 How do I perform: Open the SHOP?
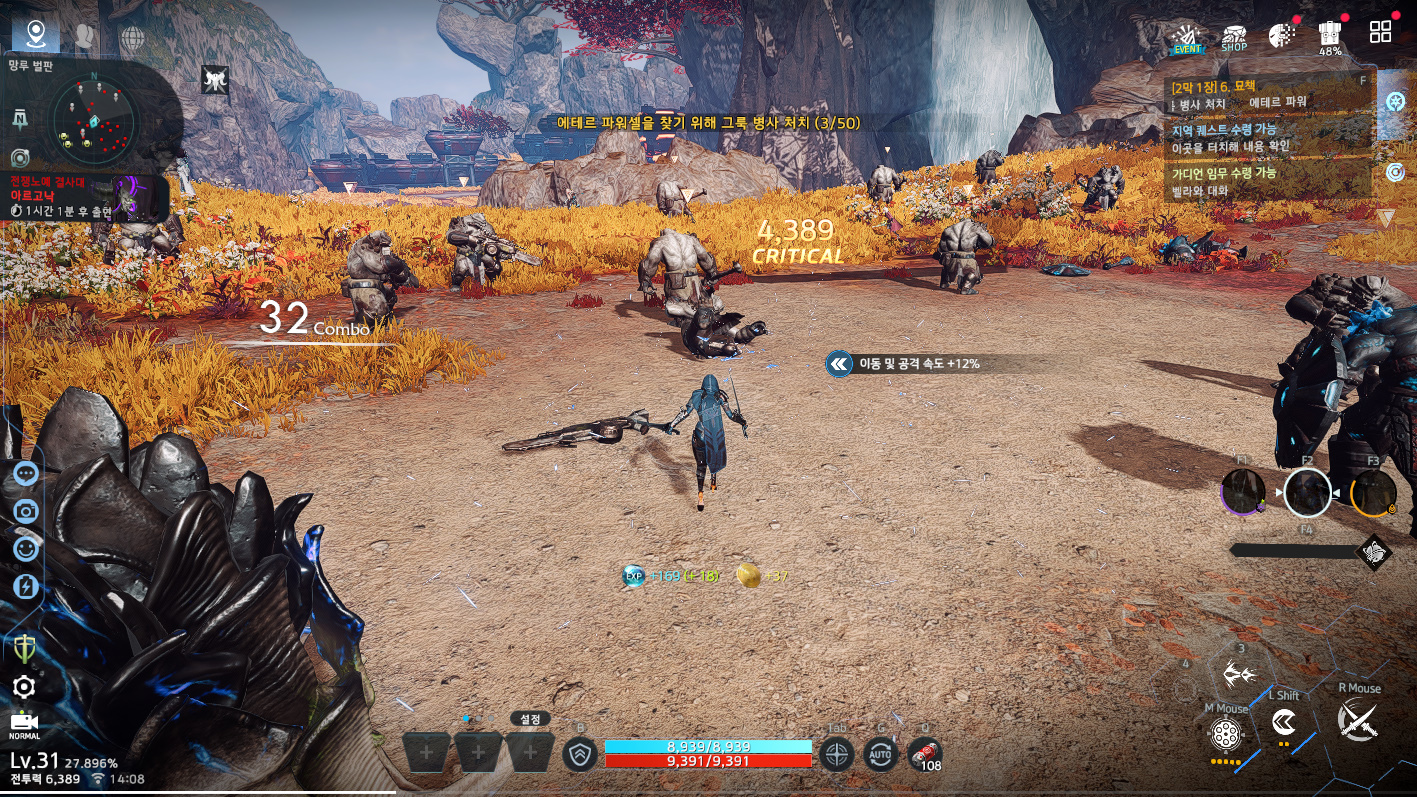coord(1234,37)
